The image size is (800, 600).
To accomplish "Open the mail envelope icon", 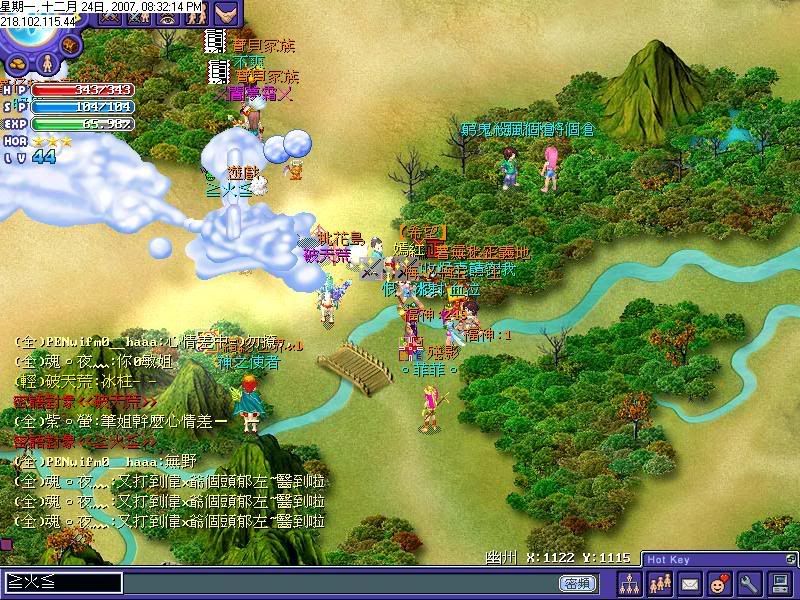I will [x=689, y=582].
